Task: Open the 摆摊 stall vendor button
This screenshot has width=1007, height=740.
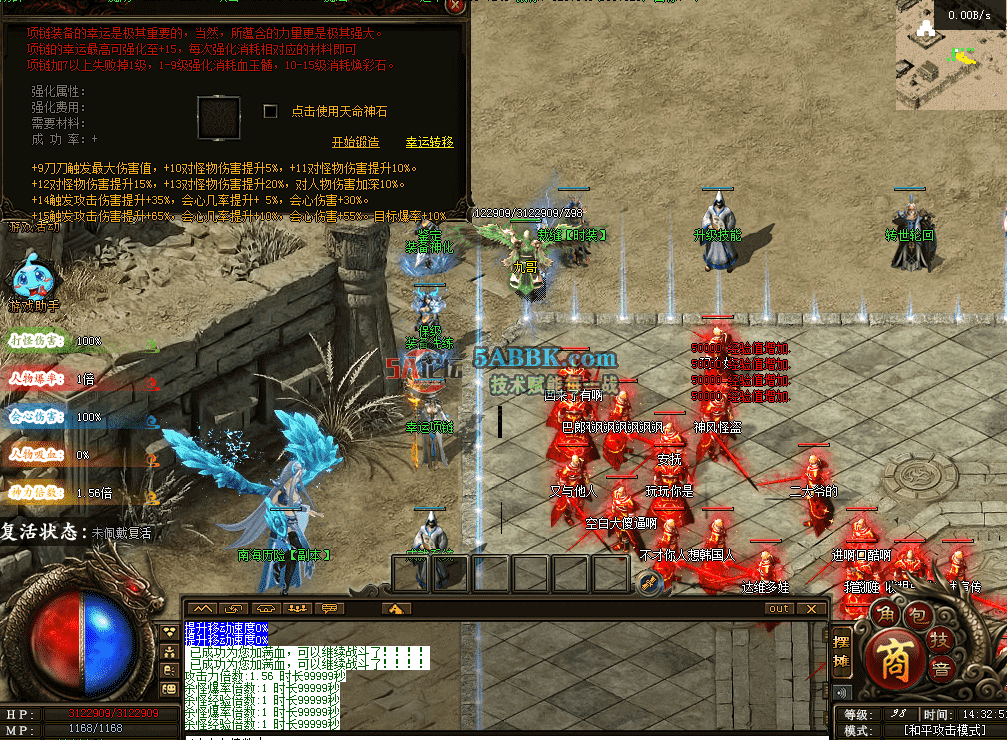Action: tap(841, 651)
